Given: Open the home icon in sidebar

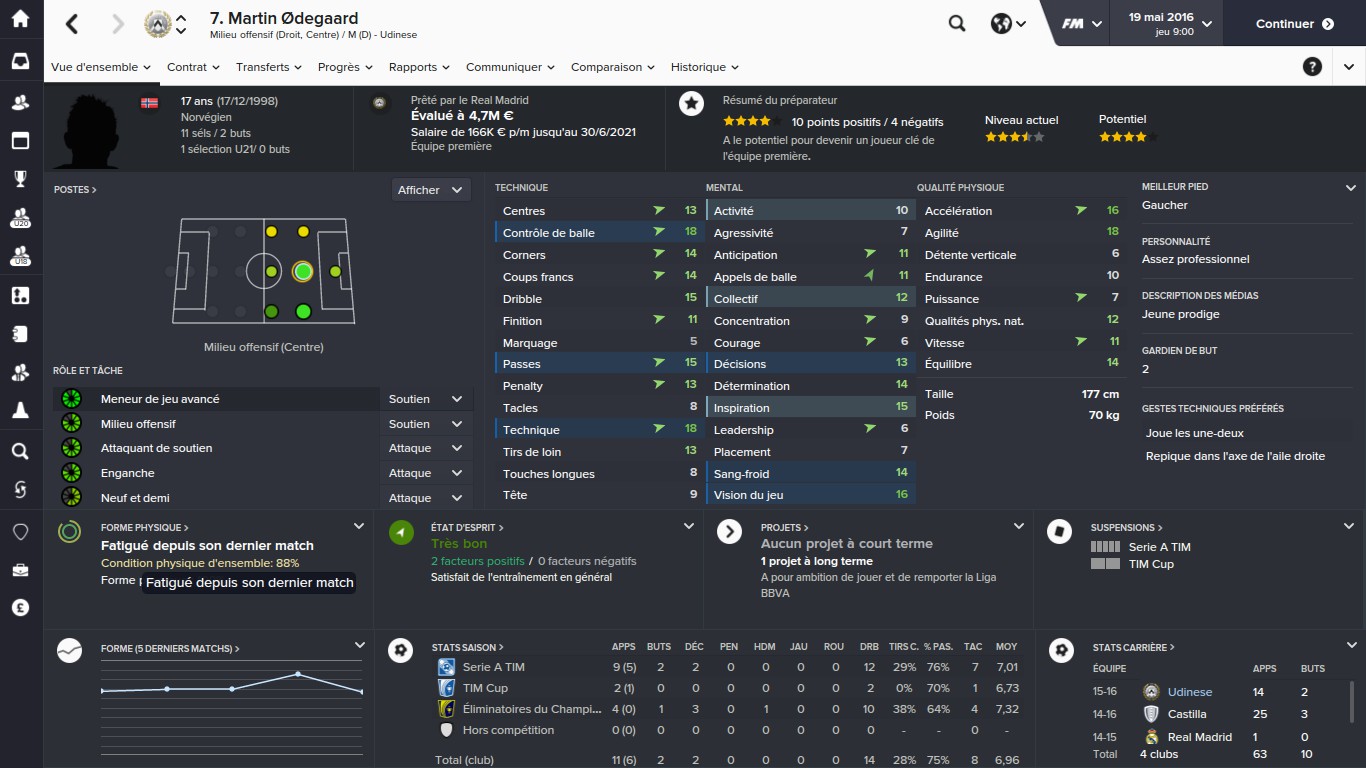Looking at the screenshot, I should coord(20,20).
